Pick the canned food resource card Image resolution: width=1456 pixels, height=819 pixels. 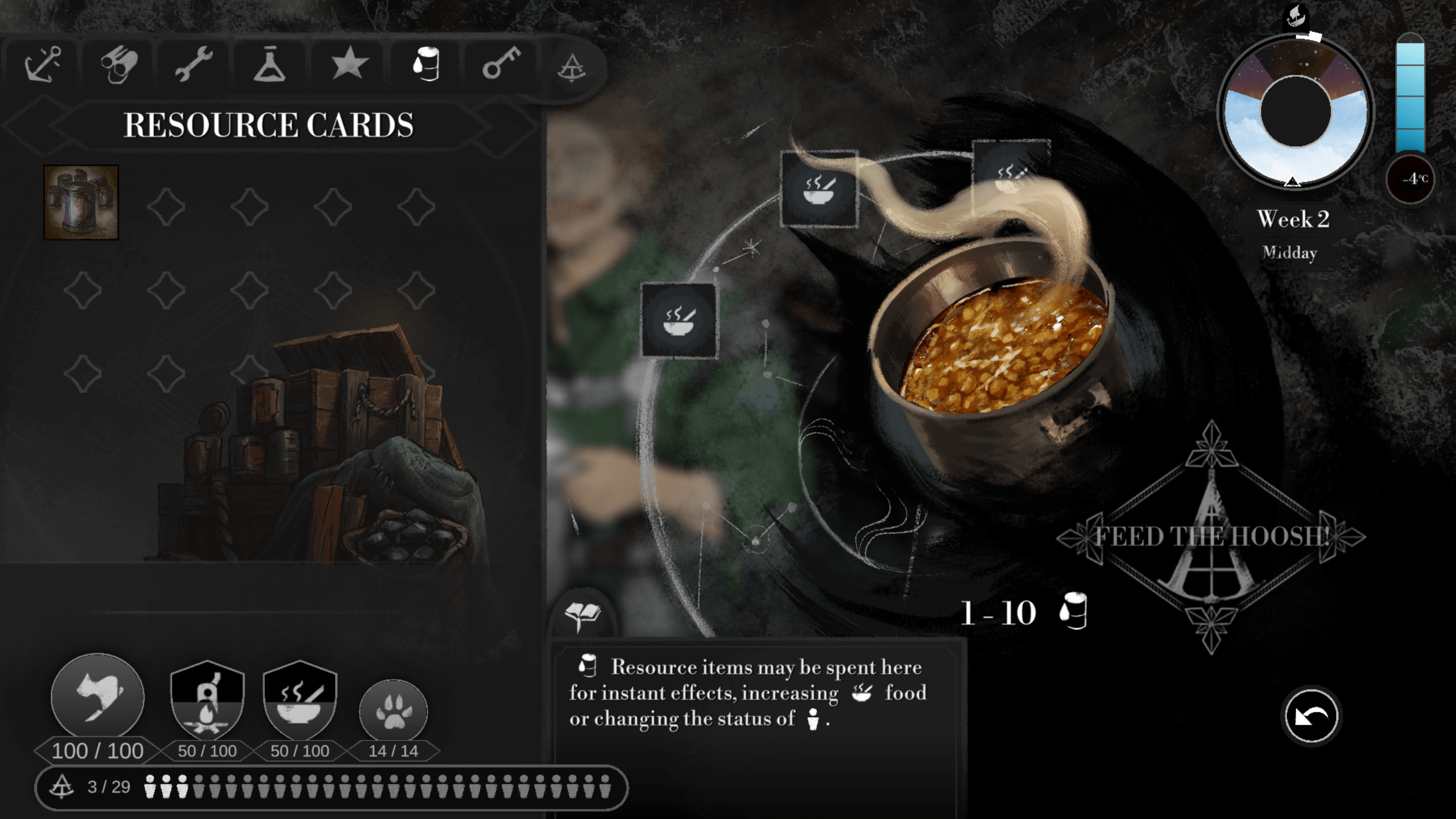tap(81, 202)
